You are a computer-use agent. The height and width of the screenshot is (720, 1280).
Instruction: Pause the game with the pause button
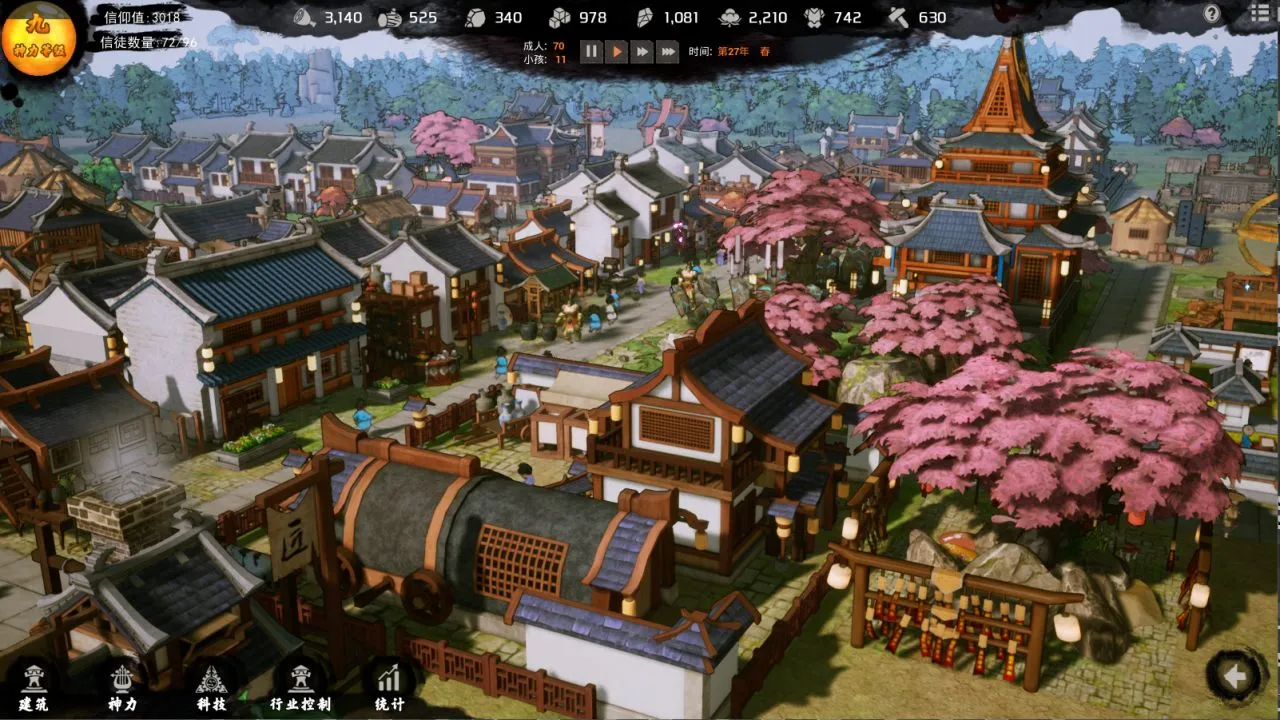click(x=590, y=53)
